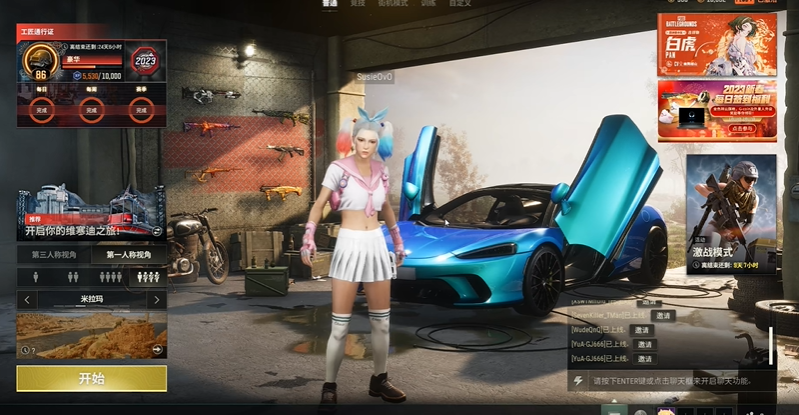Invite WudeQnQ using the 邀请 button
Image resolution: width=799 pixels, height=415 pixels.
point(640,329)
